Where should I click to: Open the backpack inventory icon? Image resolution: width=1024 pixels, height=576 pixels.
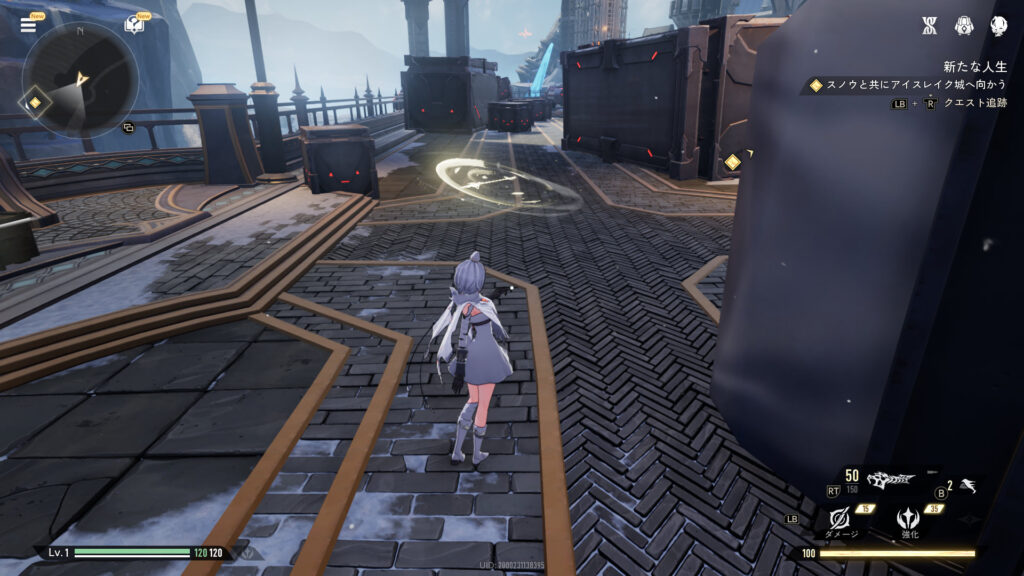coord(964,26)
